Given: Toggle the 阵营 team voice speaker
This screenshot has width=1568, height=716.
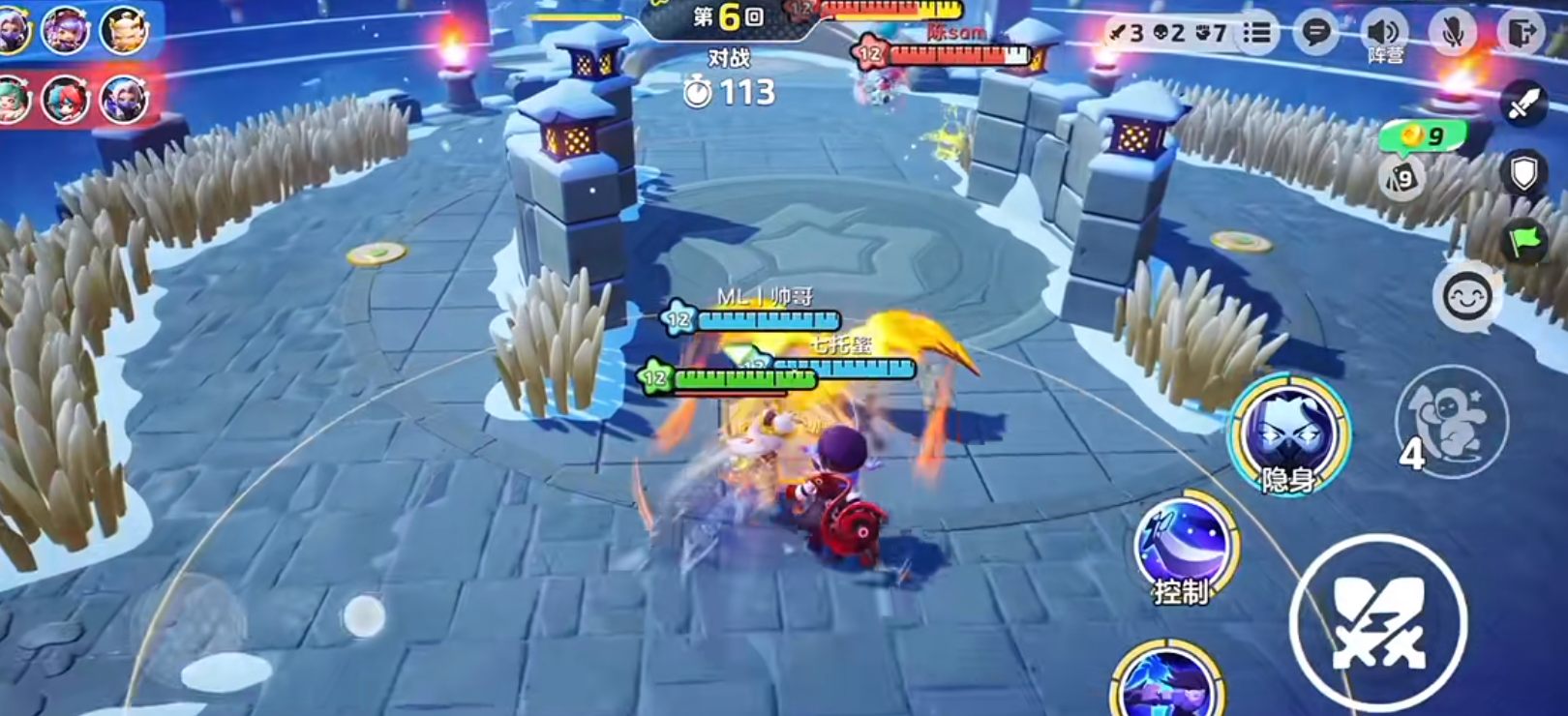Looking at the screenshot, I should click(x=1385, y=34).
